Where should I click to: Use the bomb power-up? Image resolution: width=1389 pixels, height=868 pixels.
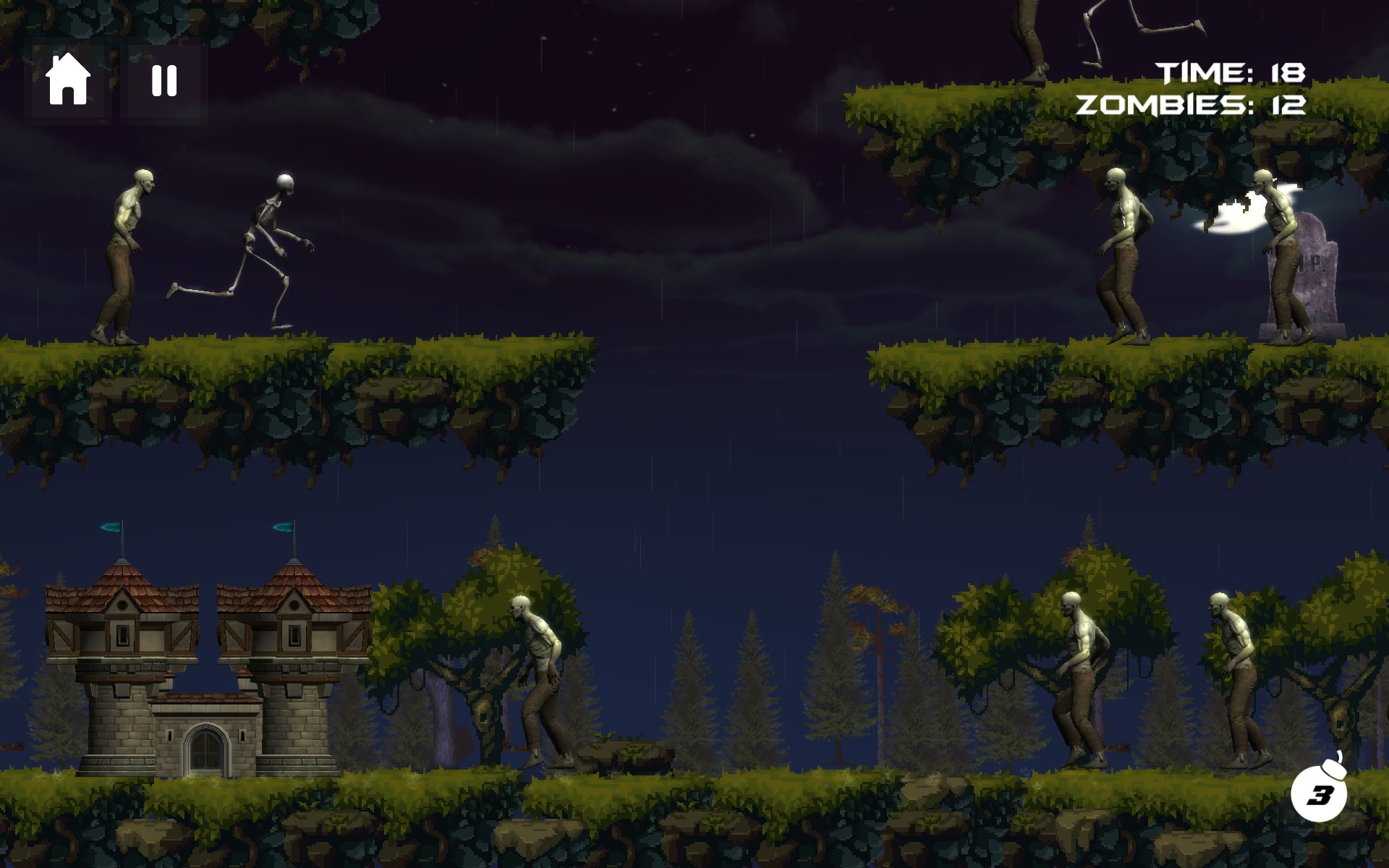pos(1319,792)
